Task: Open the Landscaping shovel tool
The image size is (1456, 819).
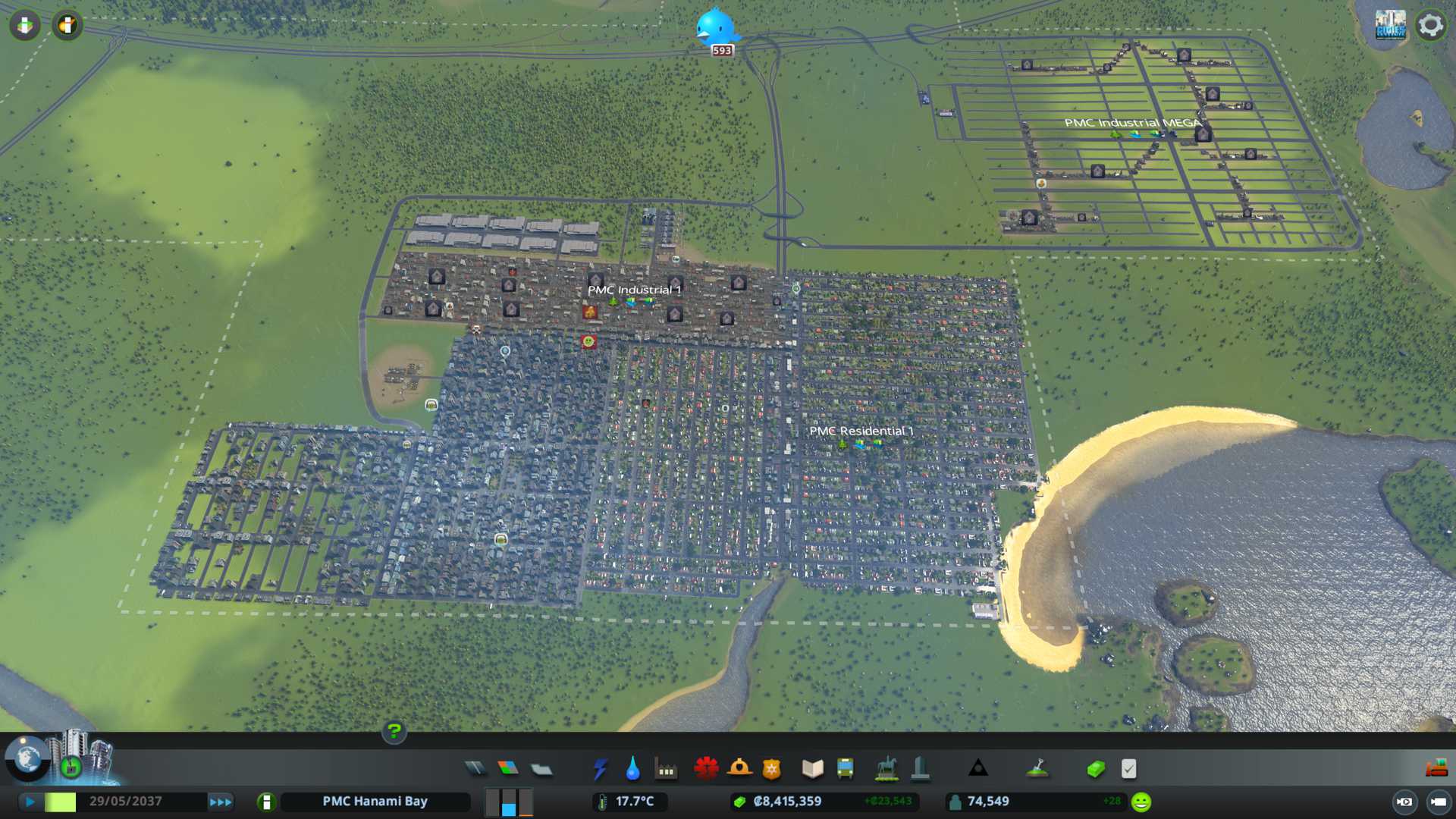Action: coord(1037,769)
